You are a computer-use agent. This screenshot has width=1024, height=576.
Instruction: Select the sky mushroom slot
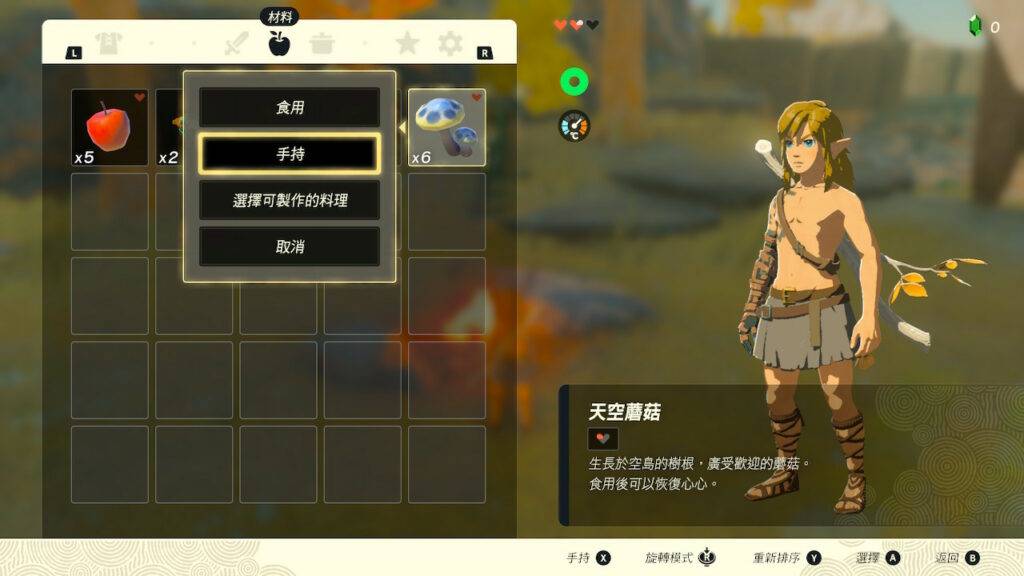tap(447, 128)
